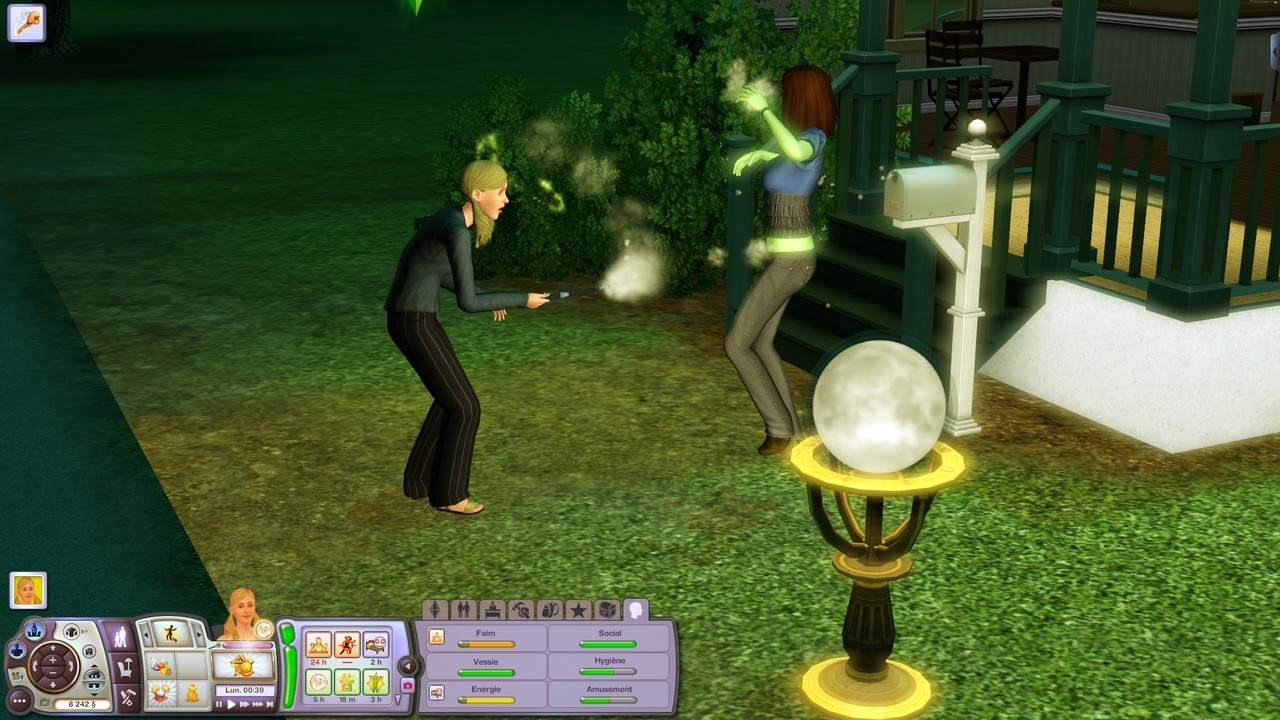Viewport: 1280px width, 720px height.
Task: Open the three-dot options menu
Action: click(19, 701)
